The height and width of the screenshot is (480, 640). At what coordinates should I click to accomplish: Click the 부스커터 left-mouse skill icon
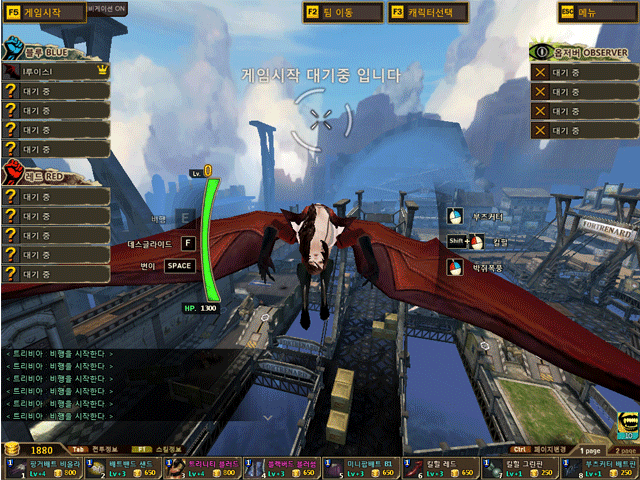(x=455, y=216)
